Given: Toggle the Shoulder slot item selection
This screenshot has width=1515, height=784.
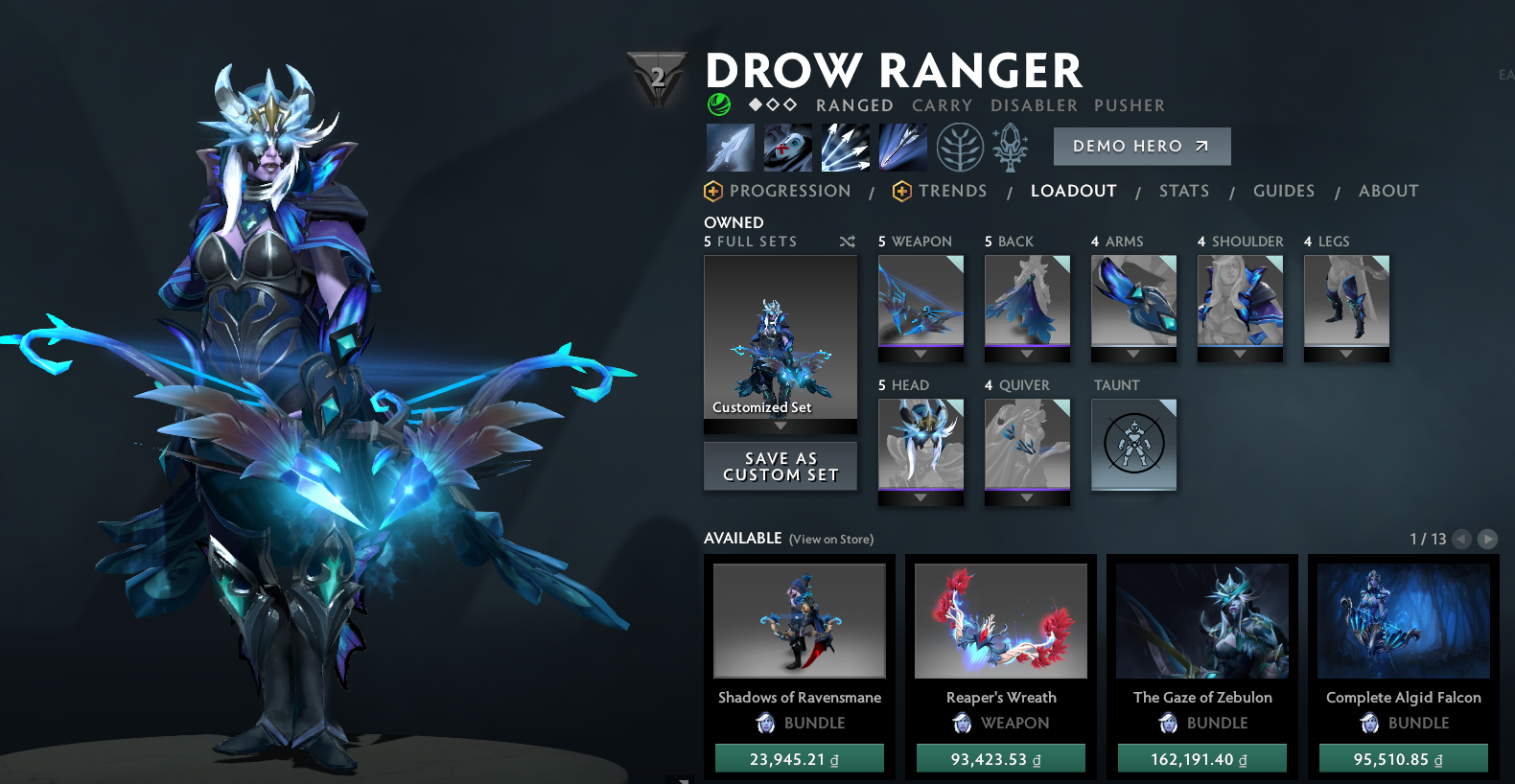Looking at the screenshot, I should click(1239, 305).
